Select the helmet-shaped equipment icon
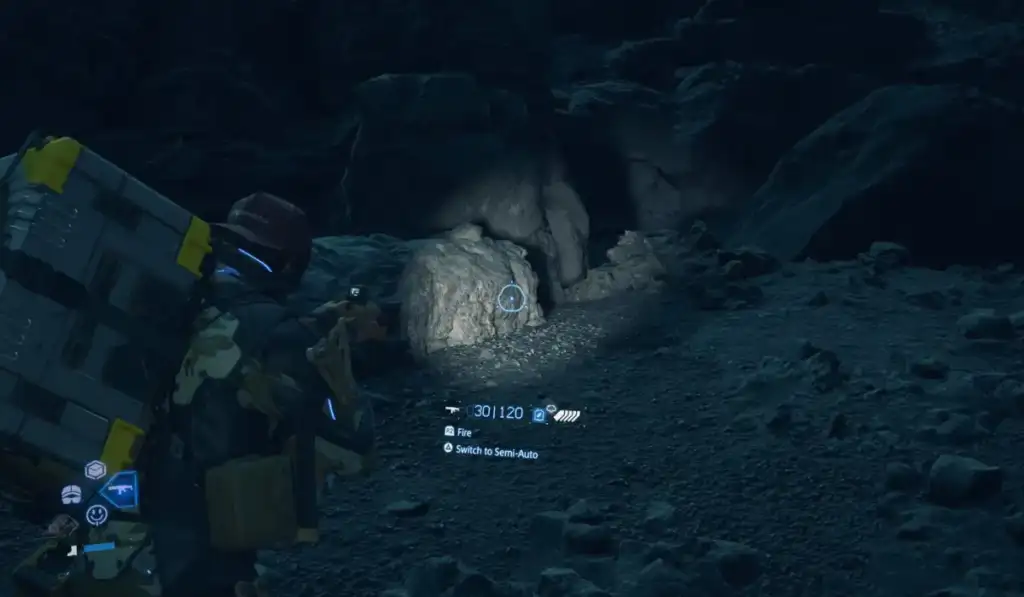1024x597 pixels. [71, 493]
